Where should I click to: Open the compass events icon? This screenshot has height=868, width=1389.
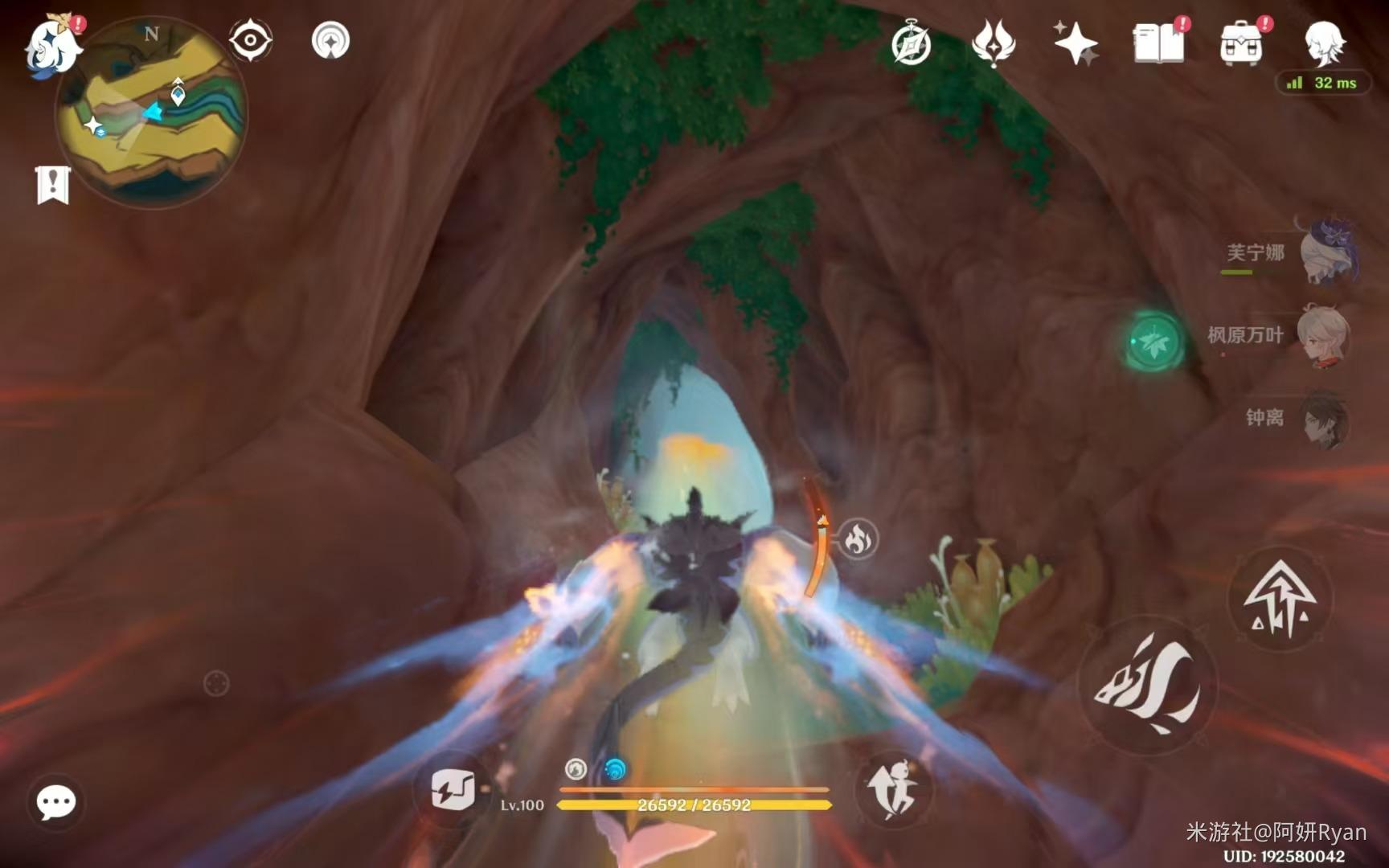pyautogui.click(x=911, y=44)
